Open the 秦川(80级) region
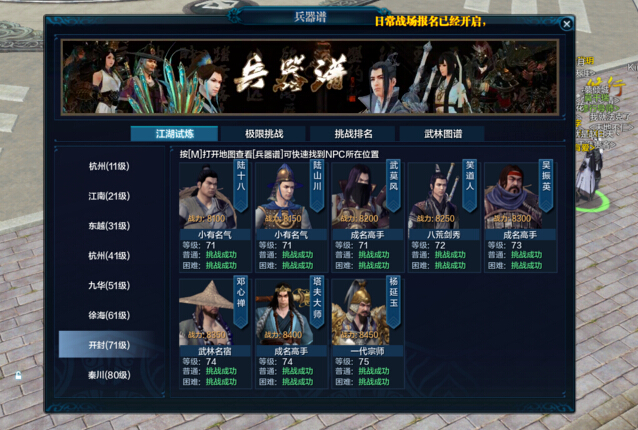The height and width of the screenshot is (430, 638). [109, 375]
